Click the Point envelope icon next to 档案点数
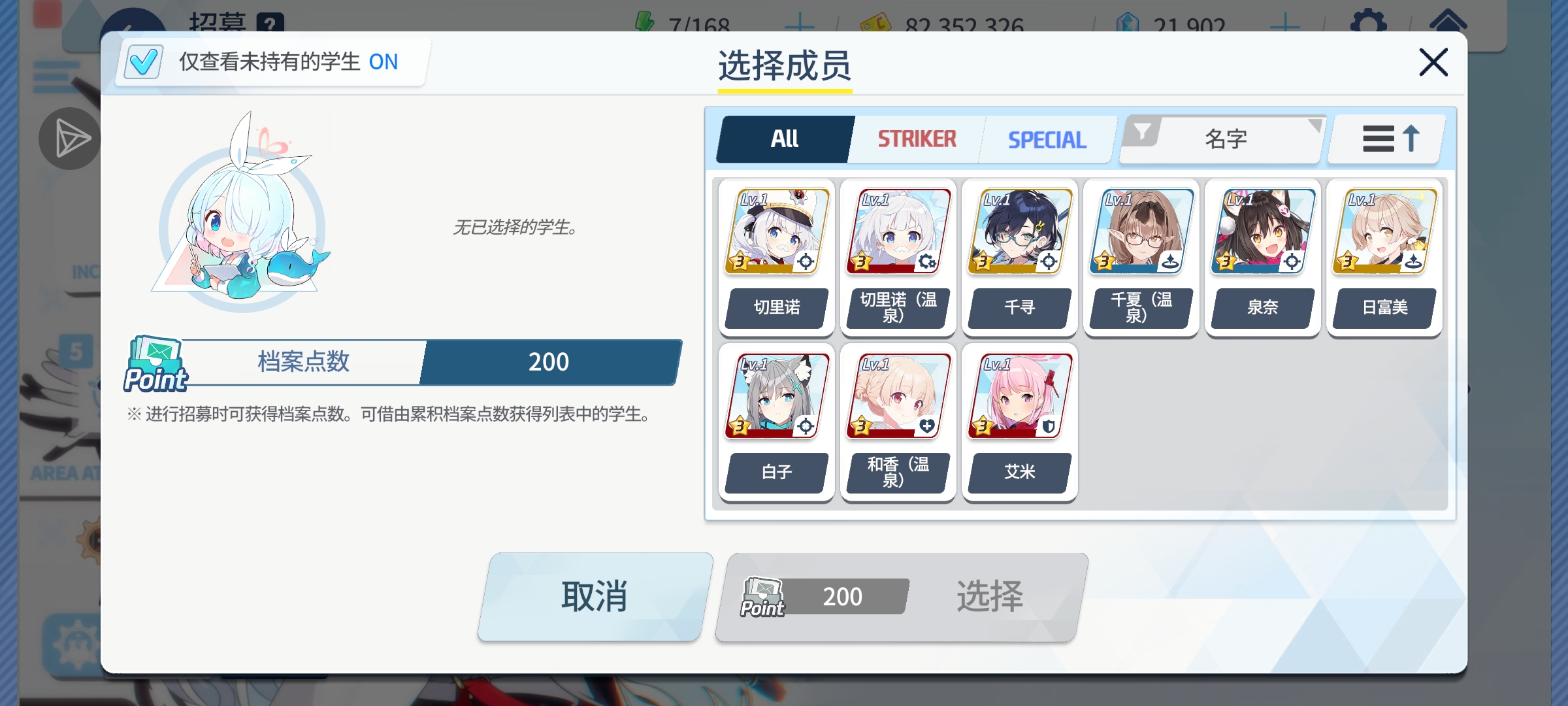The height and width of the screenshot is (706, 1568). pos(155,361)
